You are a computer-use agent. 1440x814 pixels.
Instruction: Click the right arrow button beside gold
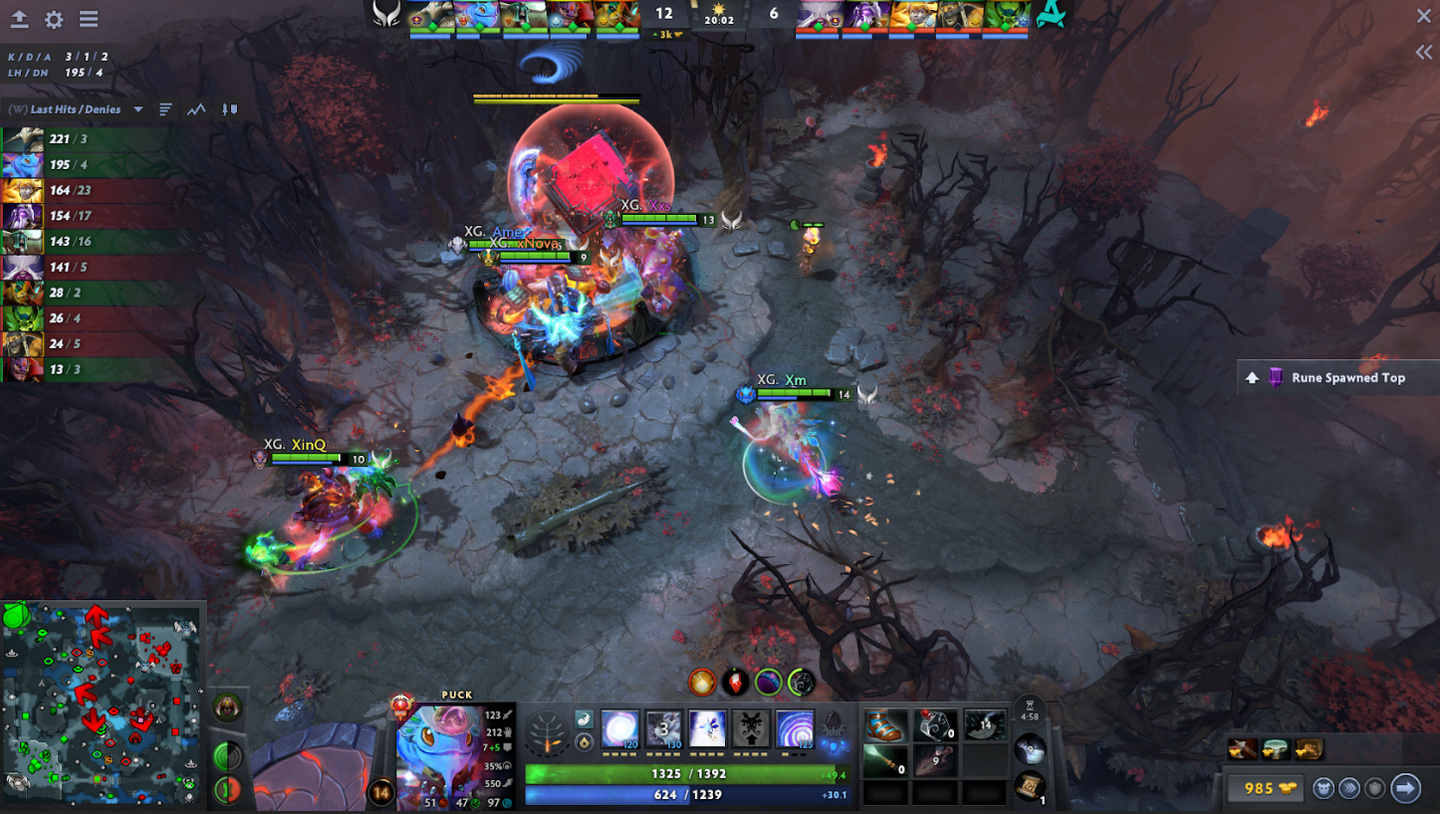1406,788
